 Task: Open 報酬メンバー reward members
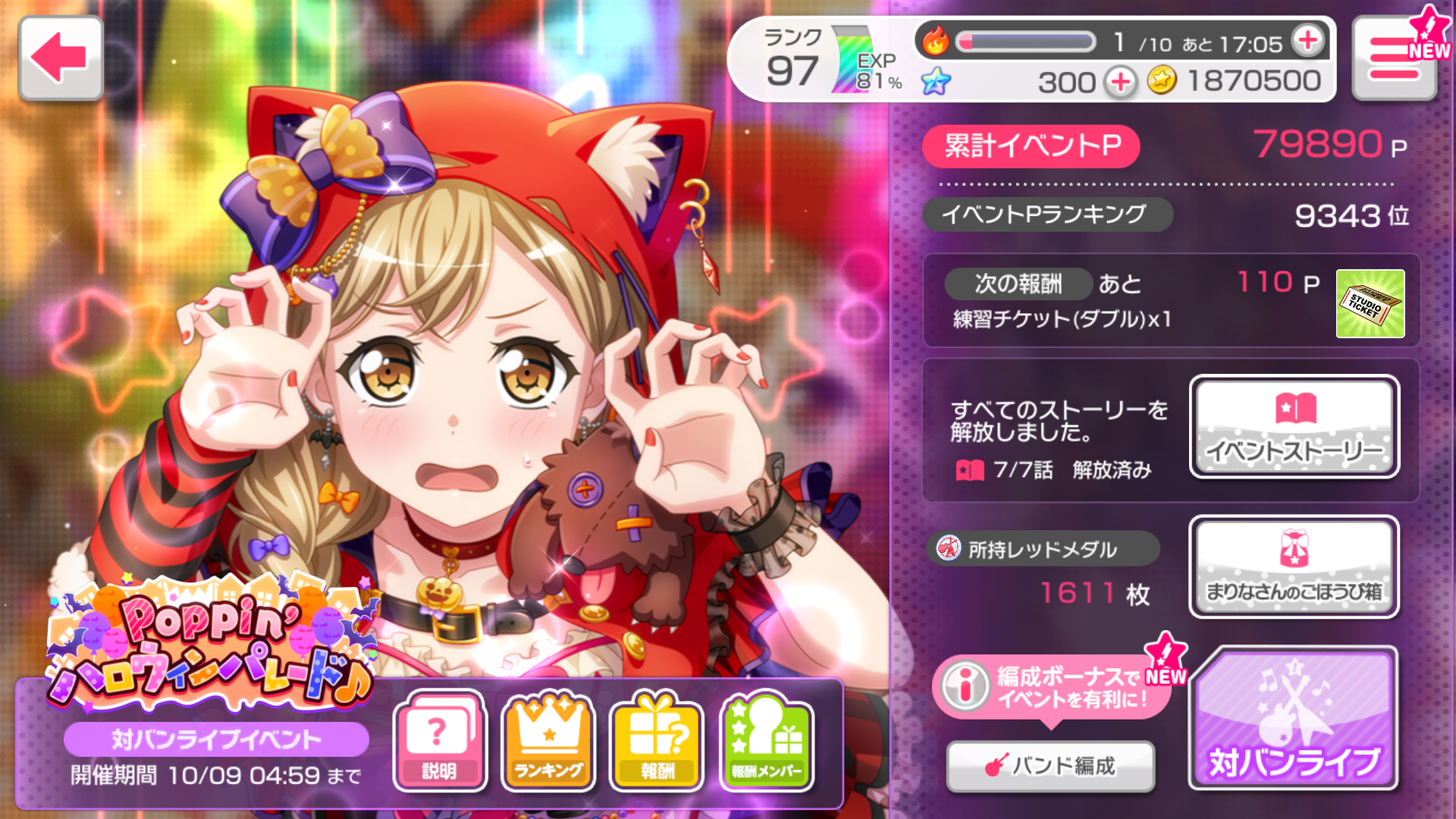tap(767, 741)
